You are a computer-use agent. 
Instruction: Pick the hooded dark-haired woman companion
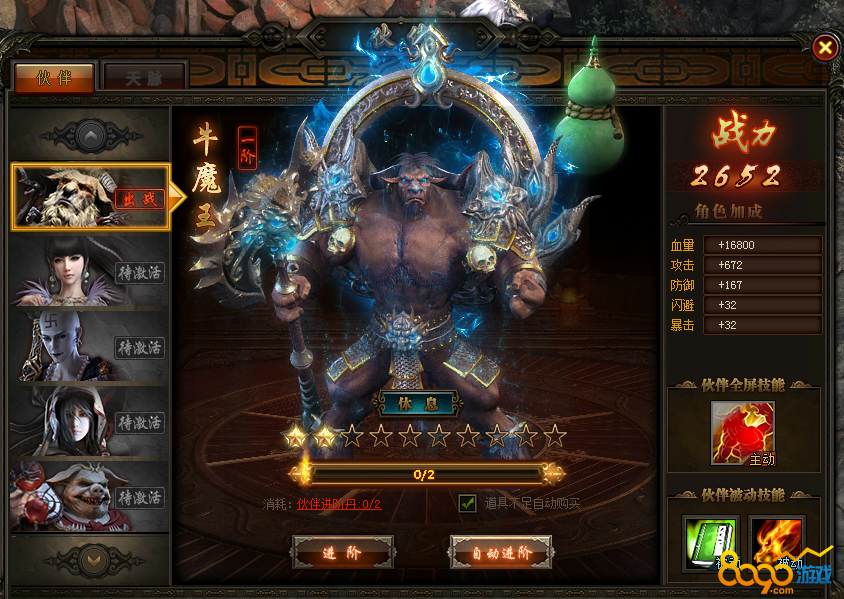[90, 421]
